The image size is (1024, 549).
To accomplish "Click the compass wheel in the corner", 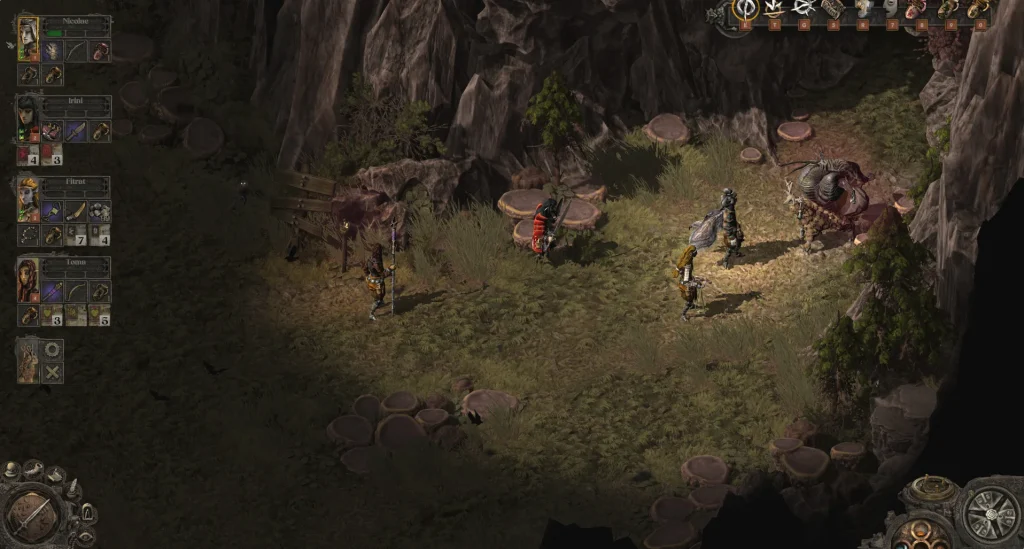I will [x=990, y=514].
